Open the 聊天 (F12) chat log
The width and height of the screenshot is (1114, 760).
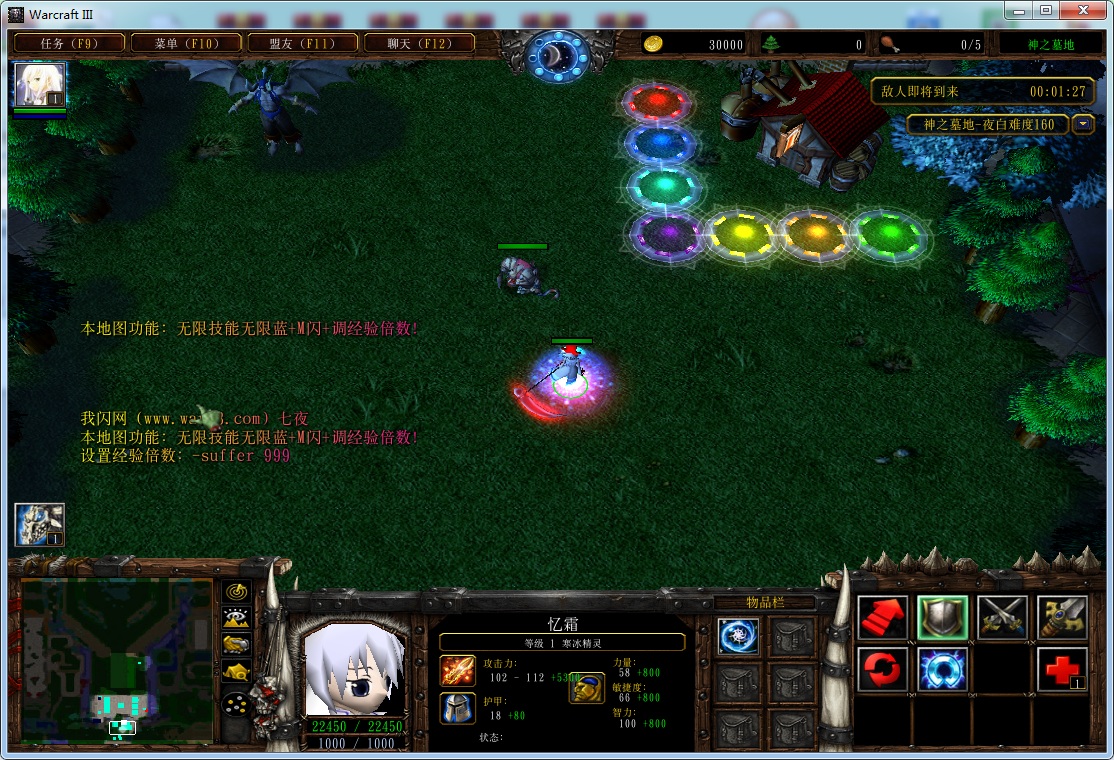click(418, 43)
